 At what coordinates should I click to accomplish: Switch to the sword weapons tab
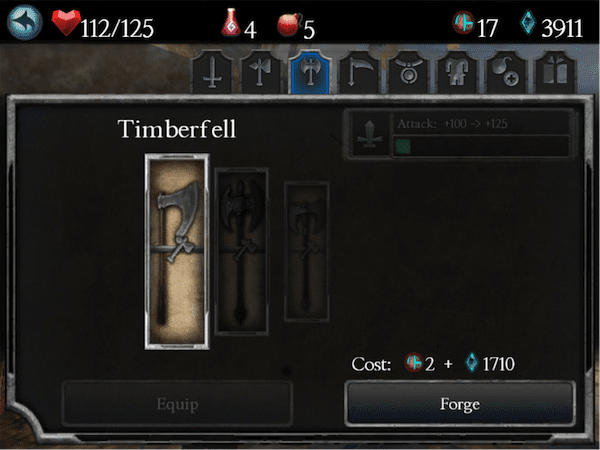tap(214, 72)
